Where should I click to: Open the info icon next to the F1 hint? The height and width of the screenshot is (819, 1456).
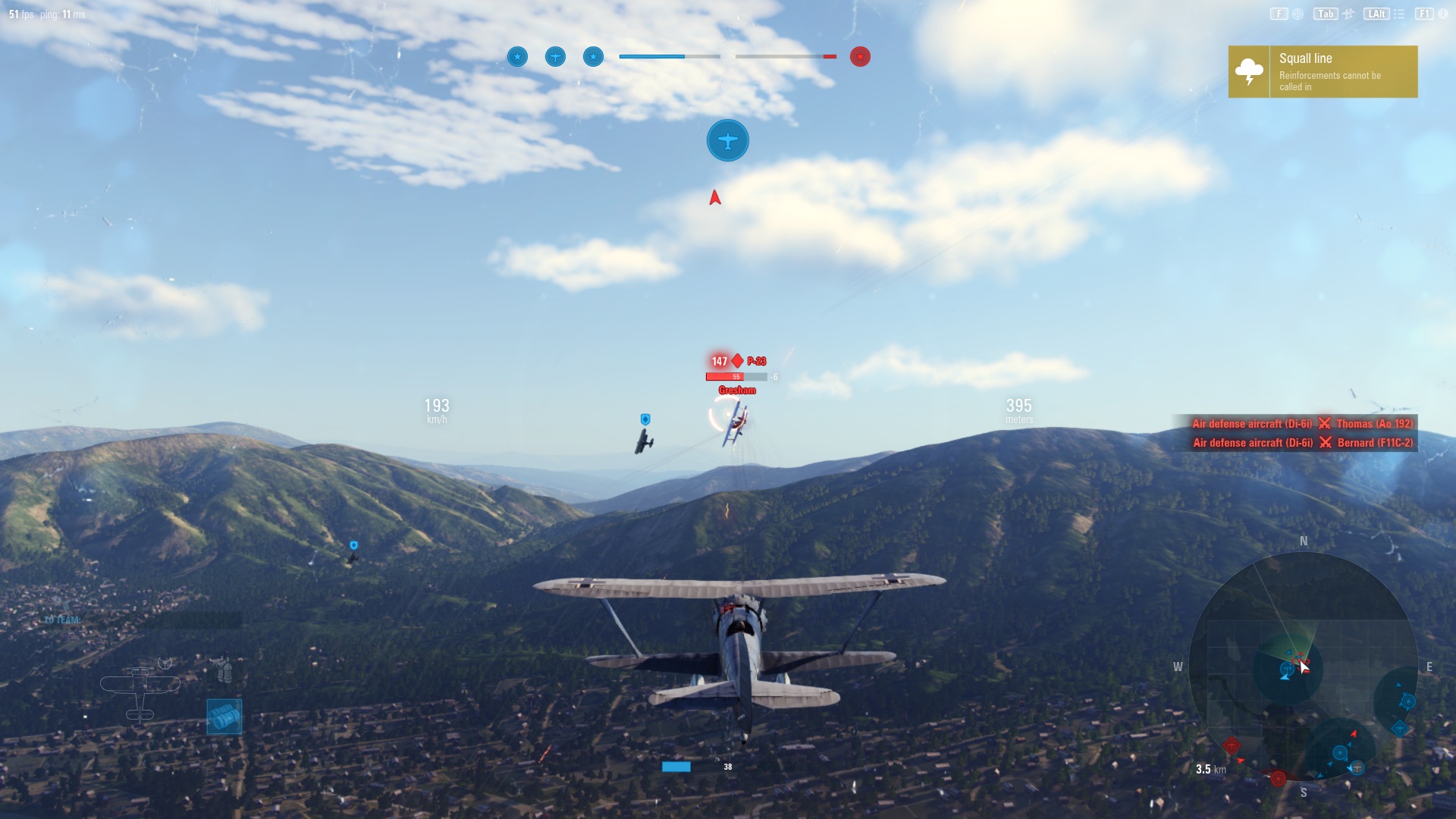1442,13
